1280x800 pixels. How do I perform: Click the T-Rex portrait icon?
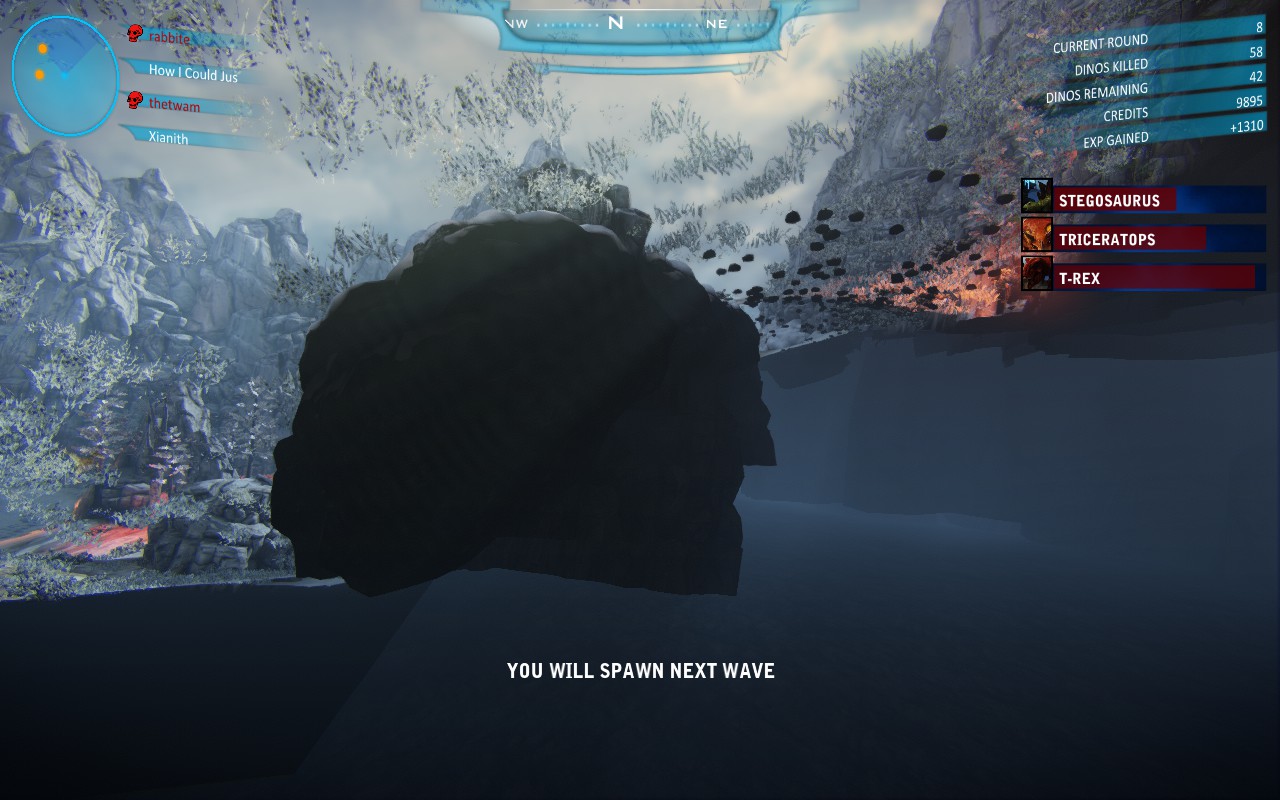pyautogui.click(x=1037, y=273)
